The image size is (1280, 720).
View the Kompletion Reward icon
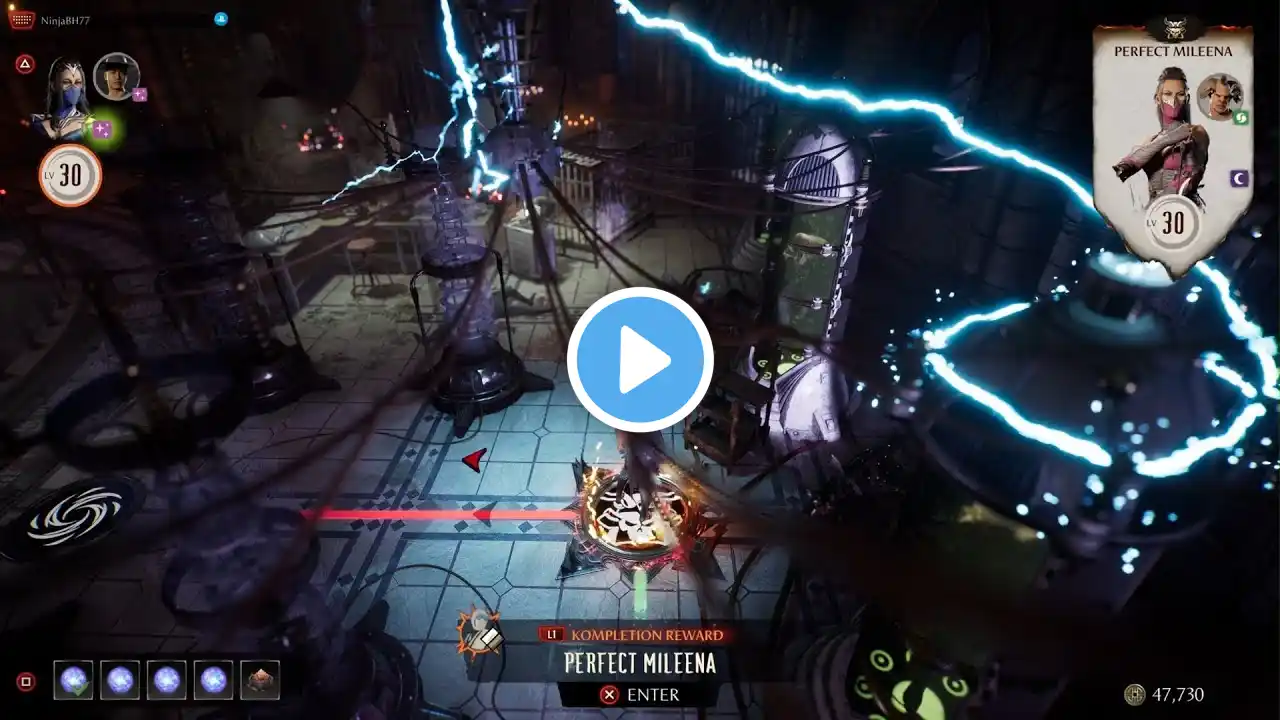point(479,630)
